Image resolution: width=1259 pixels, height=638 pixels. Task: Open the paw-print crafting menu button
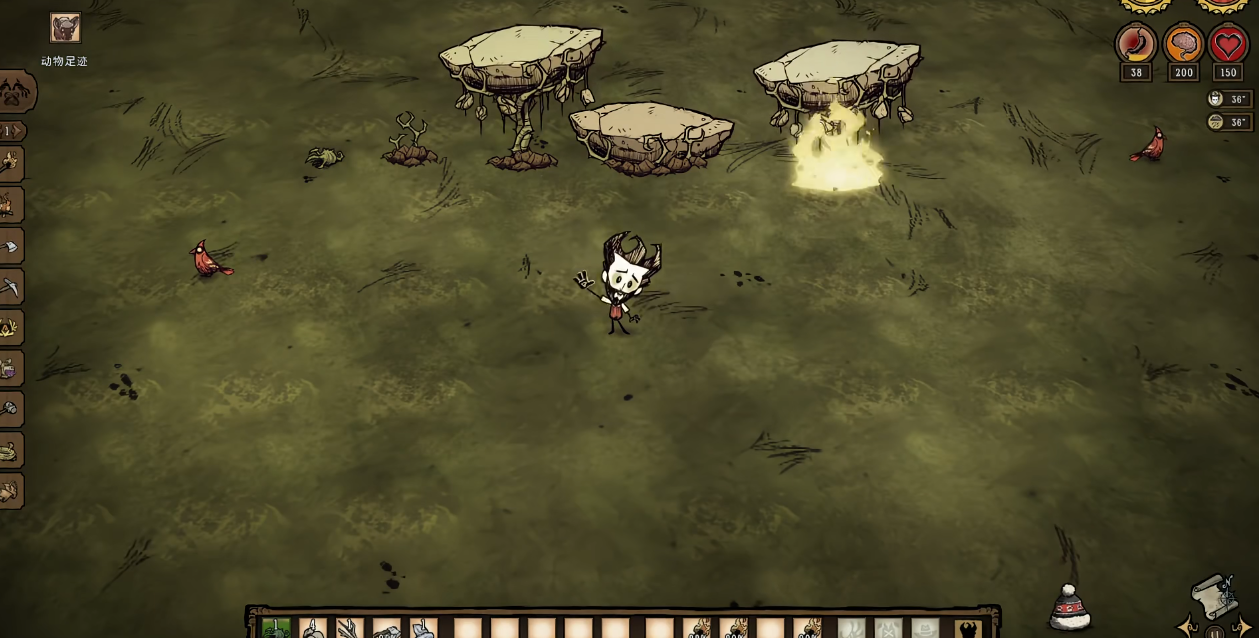[15, 92]
